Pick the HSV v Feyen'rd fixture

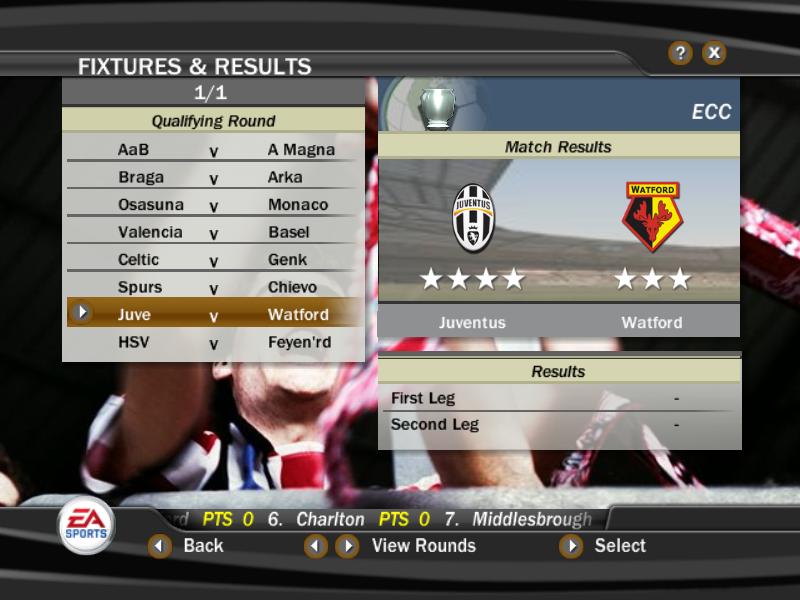tap(214, 342)
